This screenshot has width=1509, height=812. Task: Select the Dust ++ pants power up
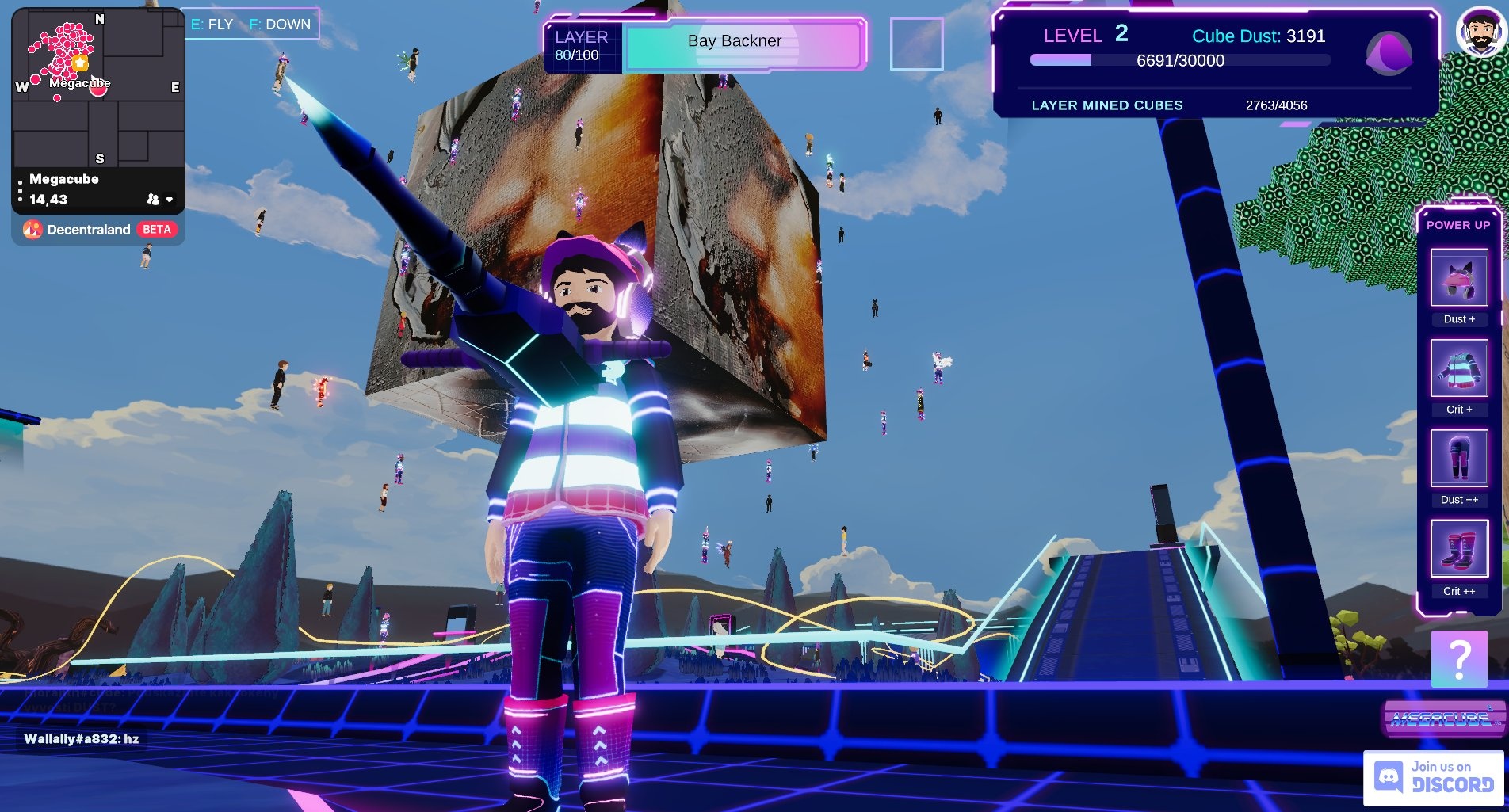point(1458,459)
